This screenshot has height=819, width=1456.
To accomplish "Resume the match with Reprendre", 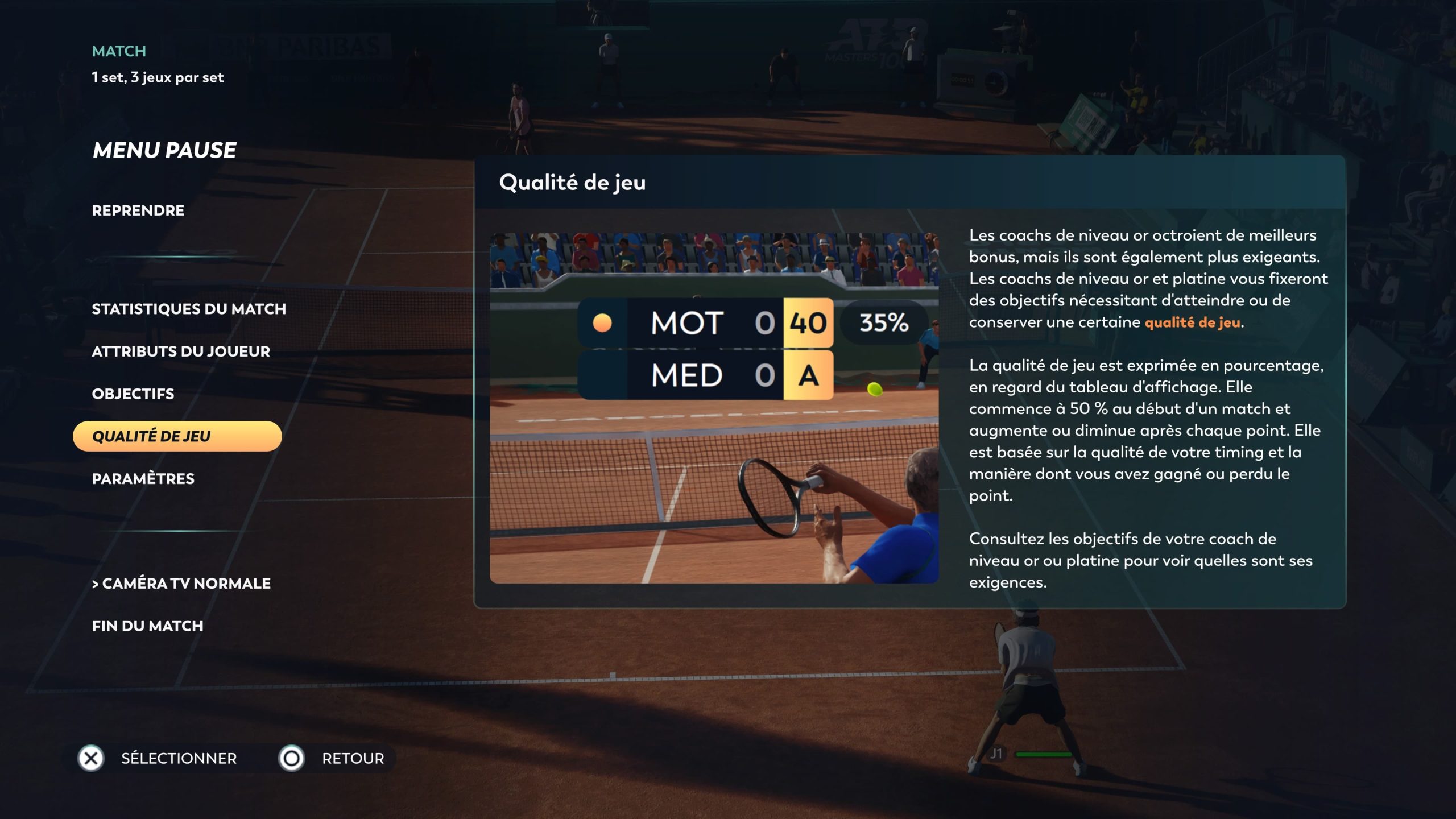I will point(138,210).
